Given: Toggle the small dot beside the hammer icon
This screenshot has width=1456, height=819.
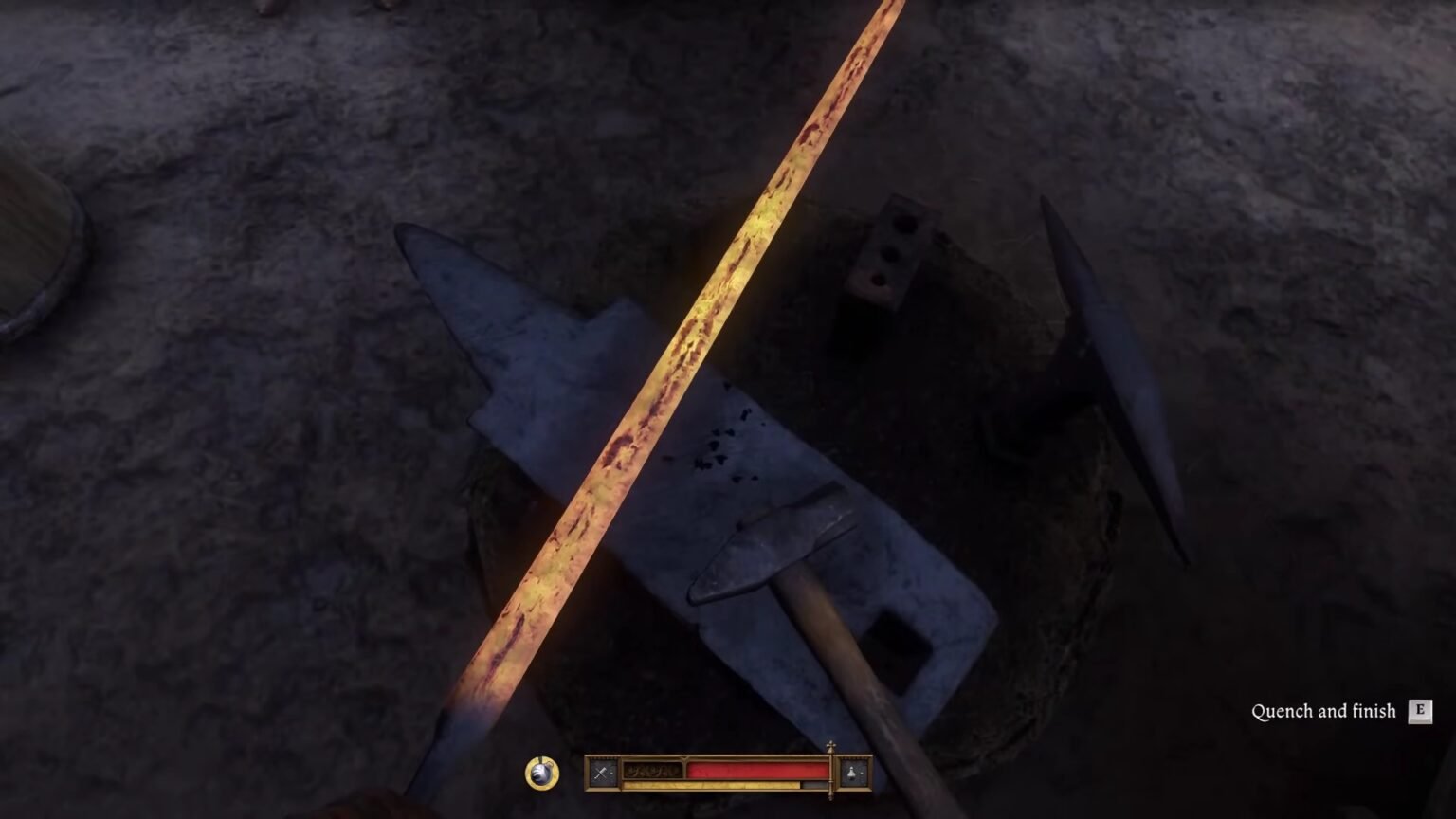Looking at the screenshot, I should 612,773.
